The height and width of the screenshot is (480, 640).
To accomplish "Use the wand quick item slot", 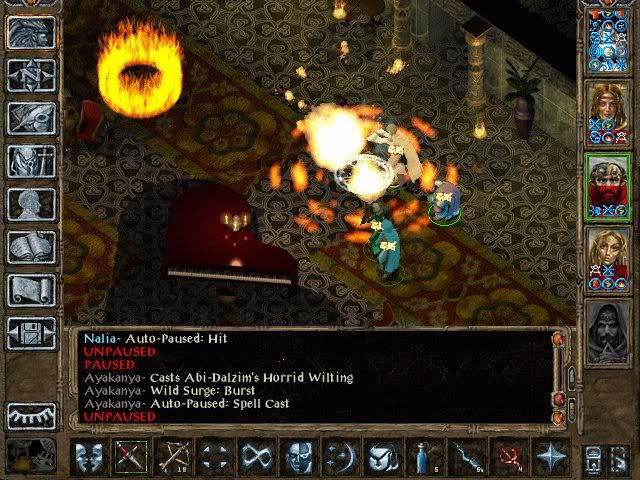I will coord(466,457).
